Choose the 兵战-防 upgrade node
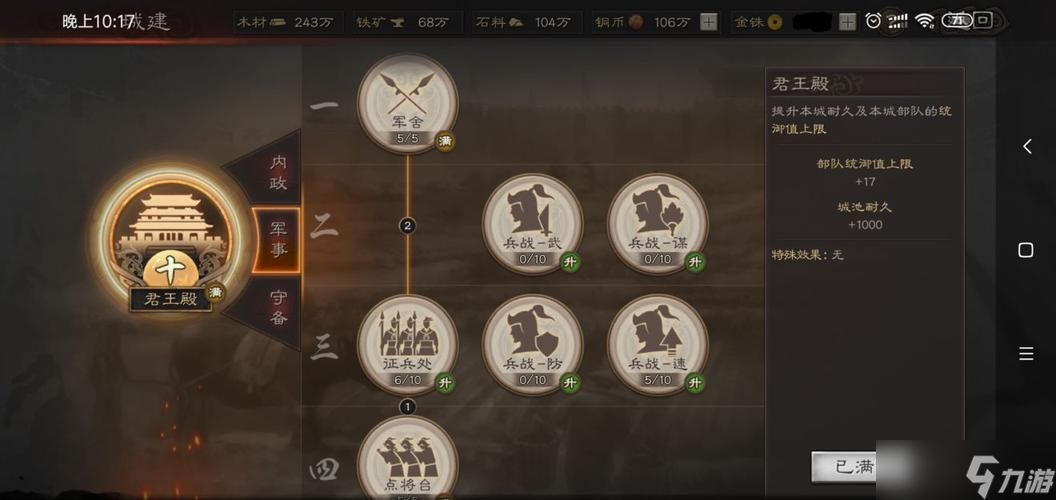 point(532,343)
